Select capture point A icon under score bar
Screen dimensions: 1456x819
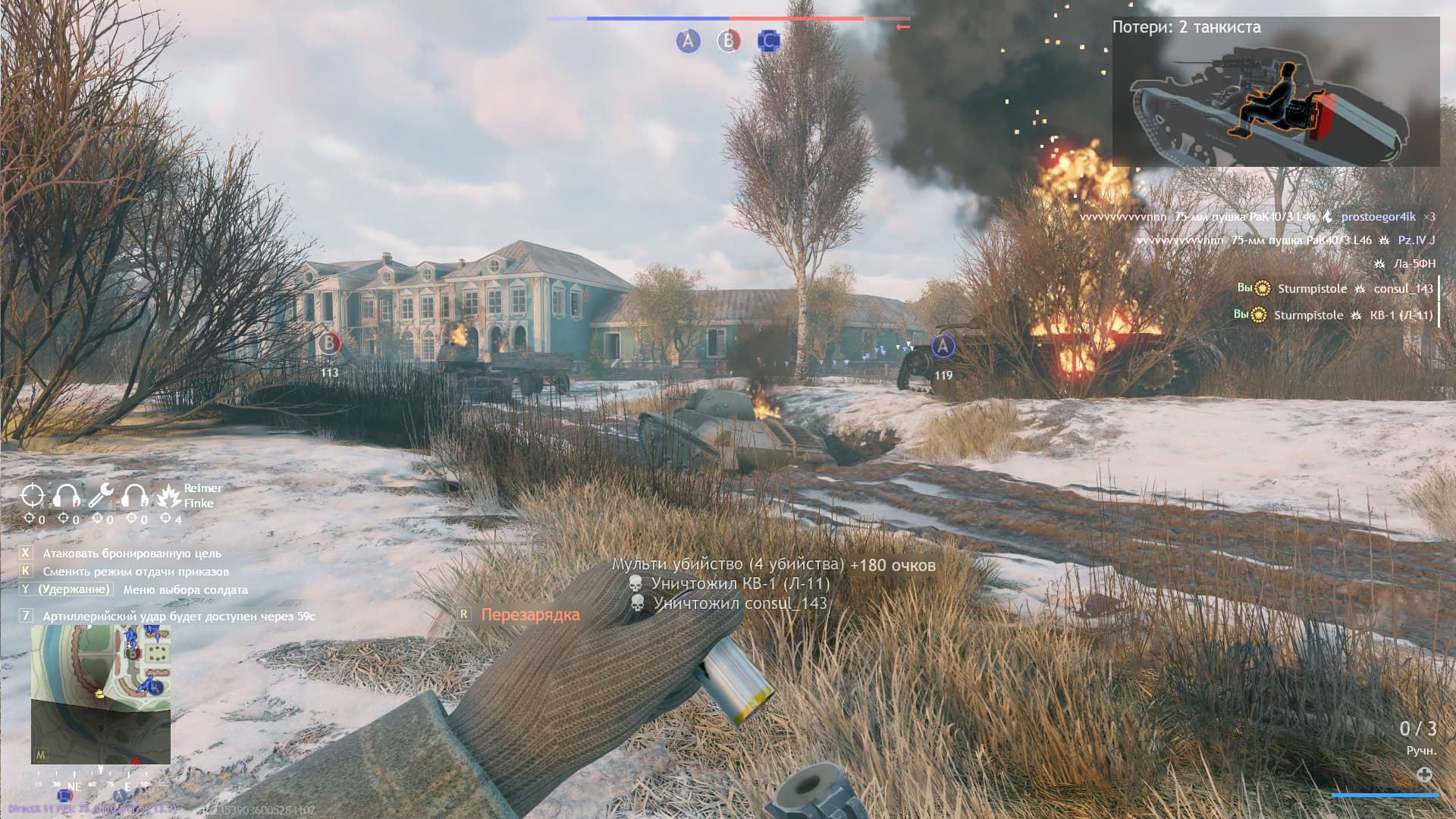688,41
